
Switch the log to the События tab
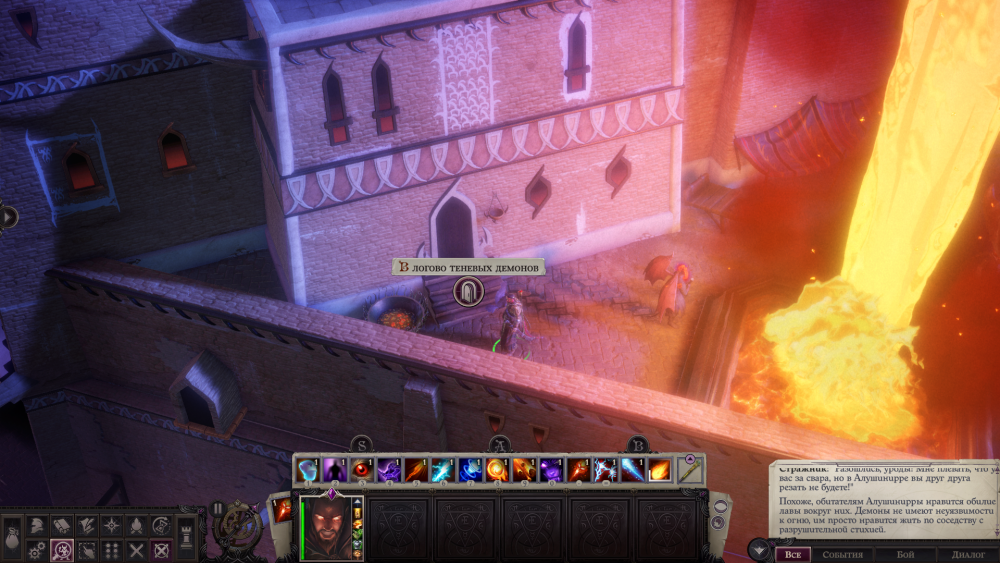(841, 554)
